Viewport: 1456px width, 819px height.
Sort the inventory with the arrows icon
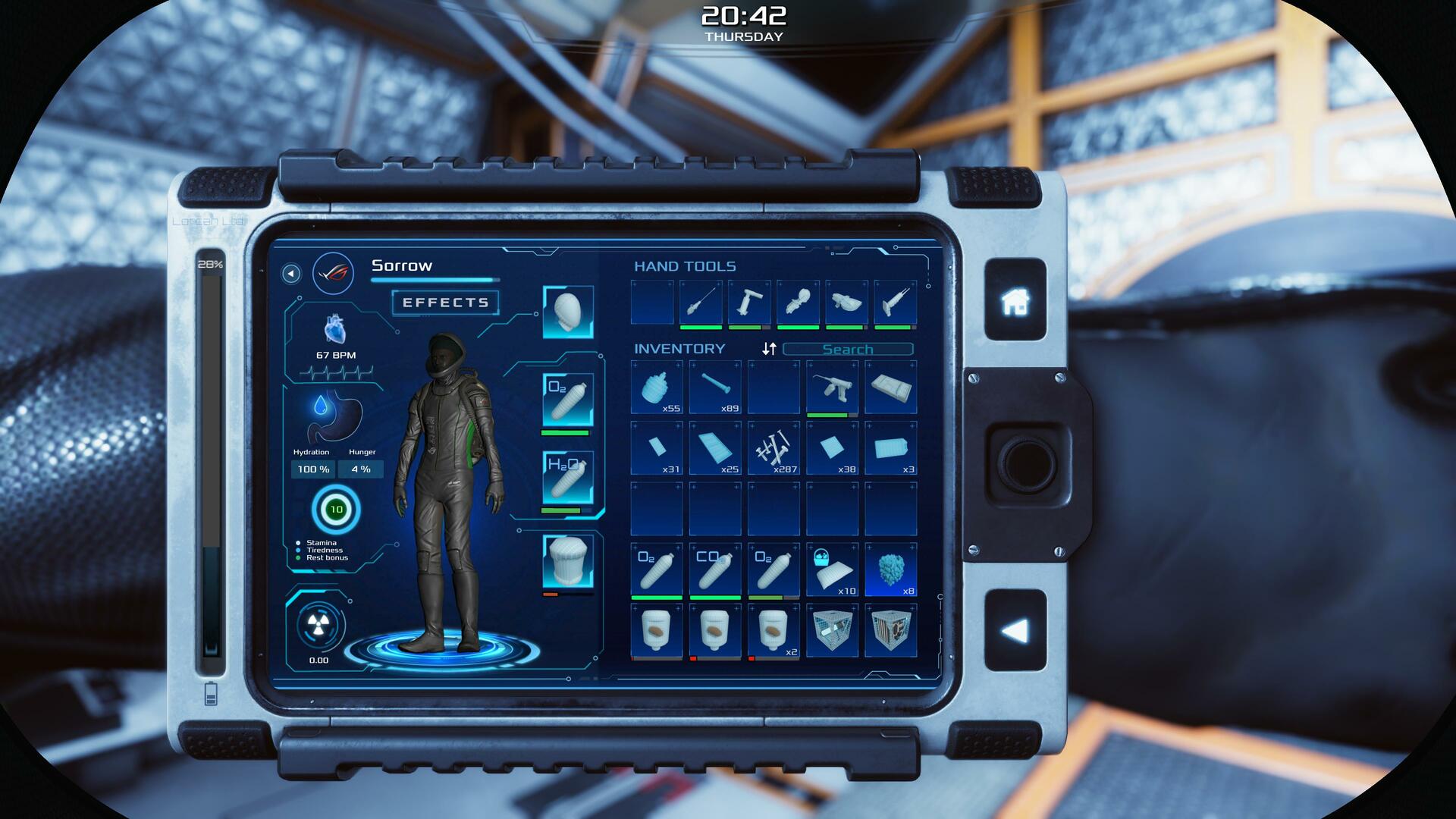(769, 349)
